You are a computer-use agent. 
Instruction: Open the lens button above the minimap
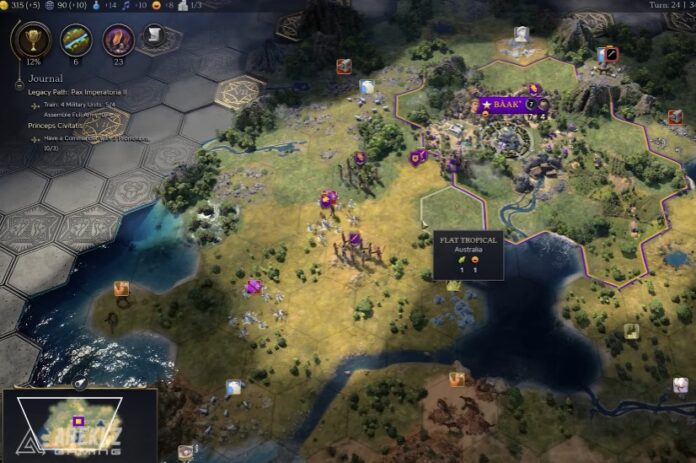80,383
